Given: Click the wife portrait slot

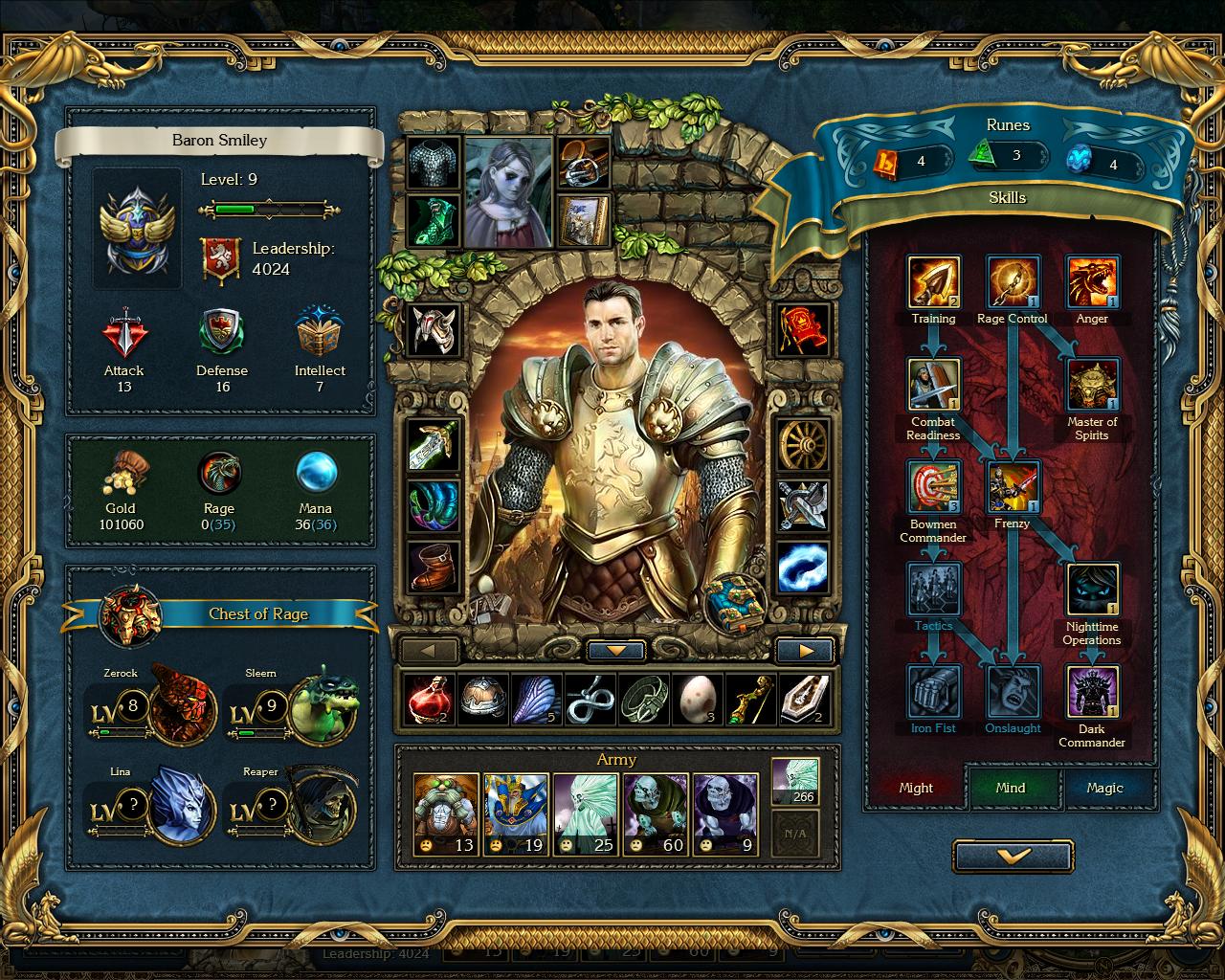Looking at the screenshot, I should point(508,192).
